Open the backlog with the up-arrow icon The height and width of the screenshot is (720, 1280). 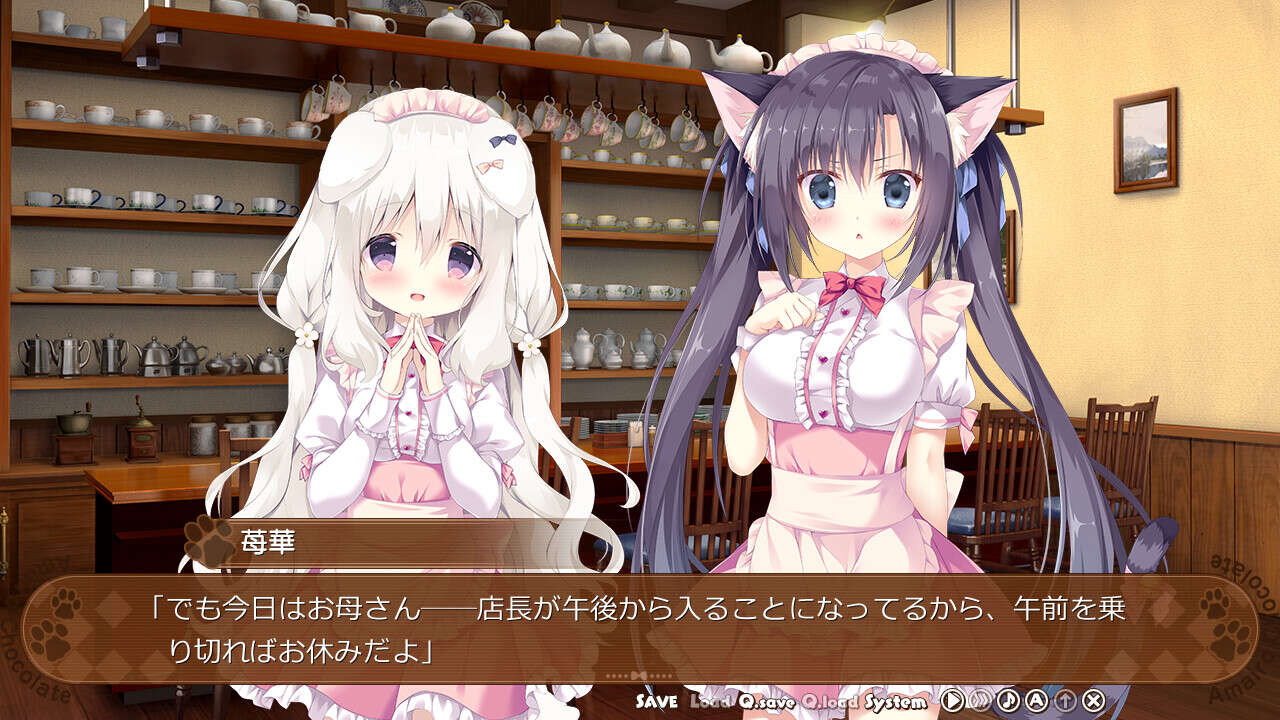(1066, 700)
